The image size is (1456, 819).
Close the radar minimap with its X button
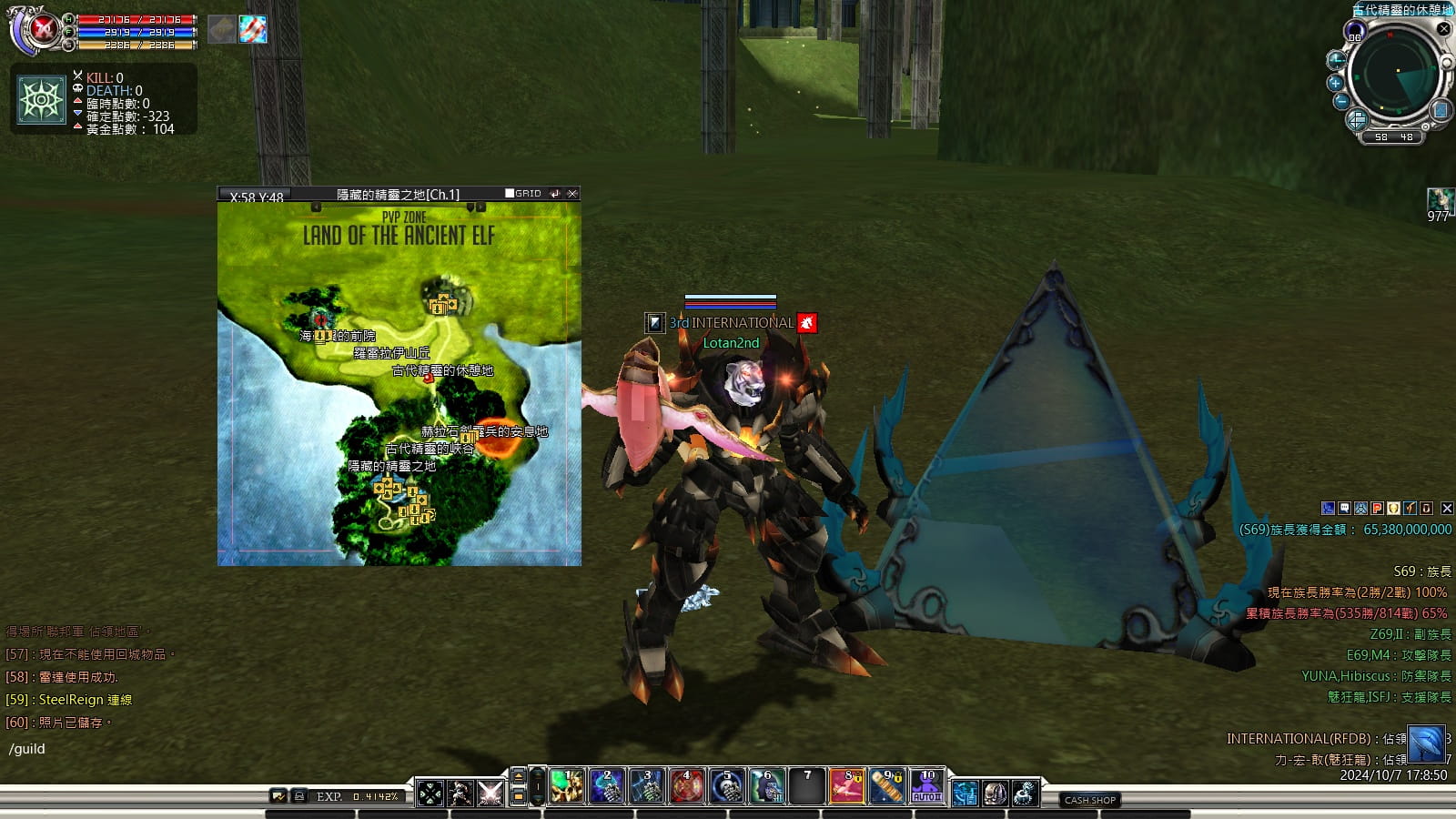pos(1443,29)
